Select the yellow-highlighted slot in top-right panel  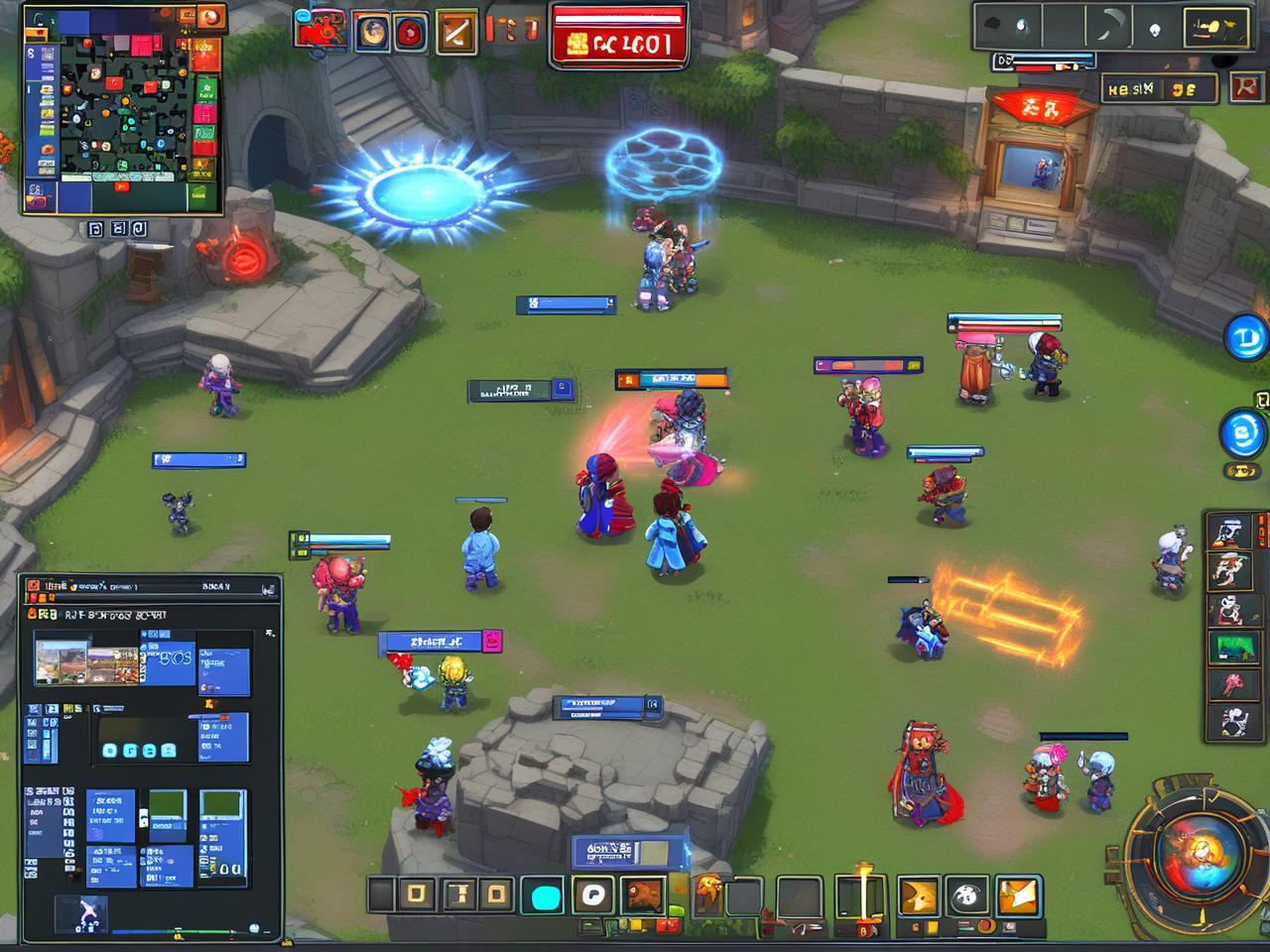[1216, 27]
